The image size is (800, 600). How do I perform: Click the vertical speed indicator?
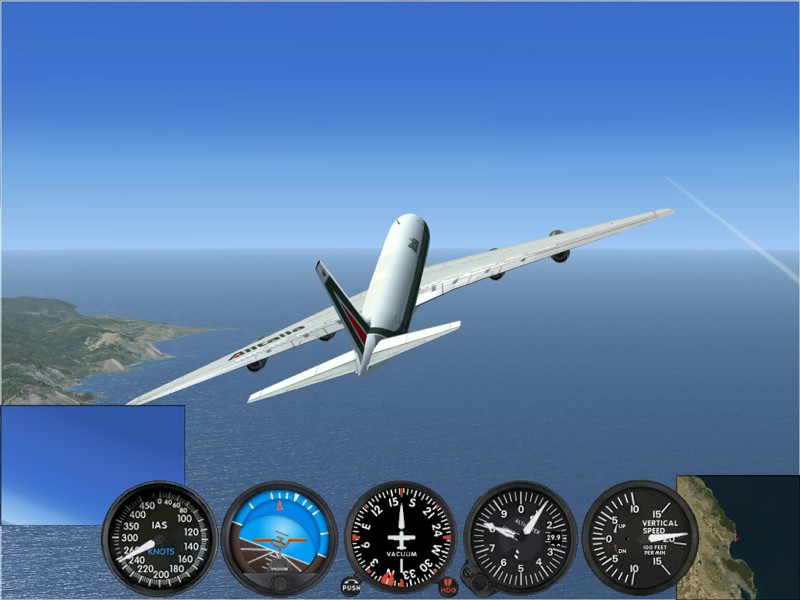coord(640,537)
